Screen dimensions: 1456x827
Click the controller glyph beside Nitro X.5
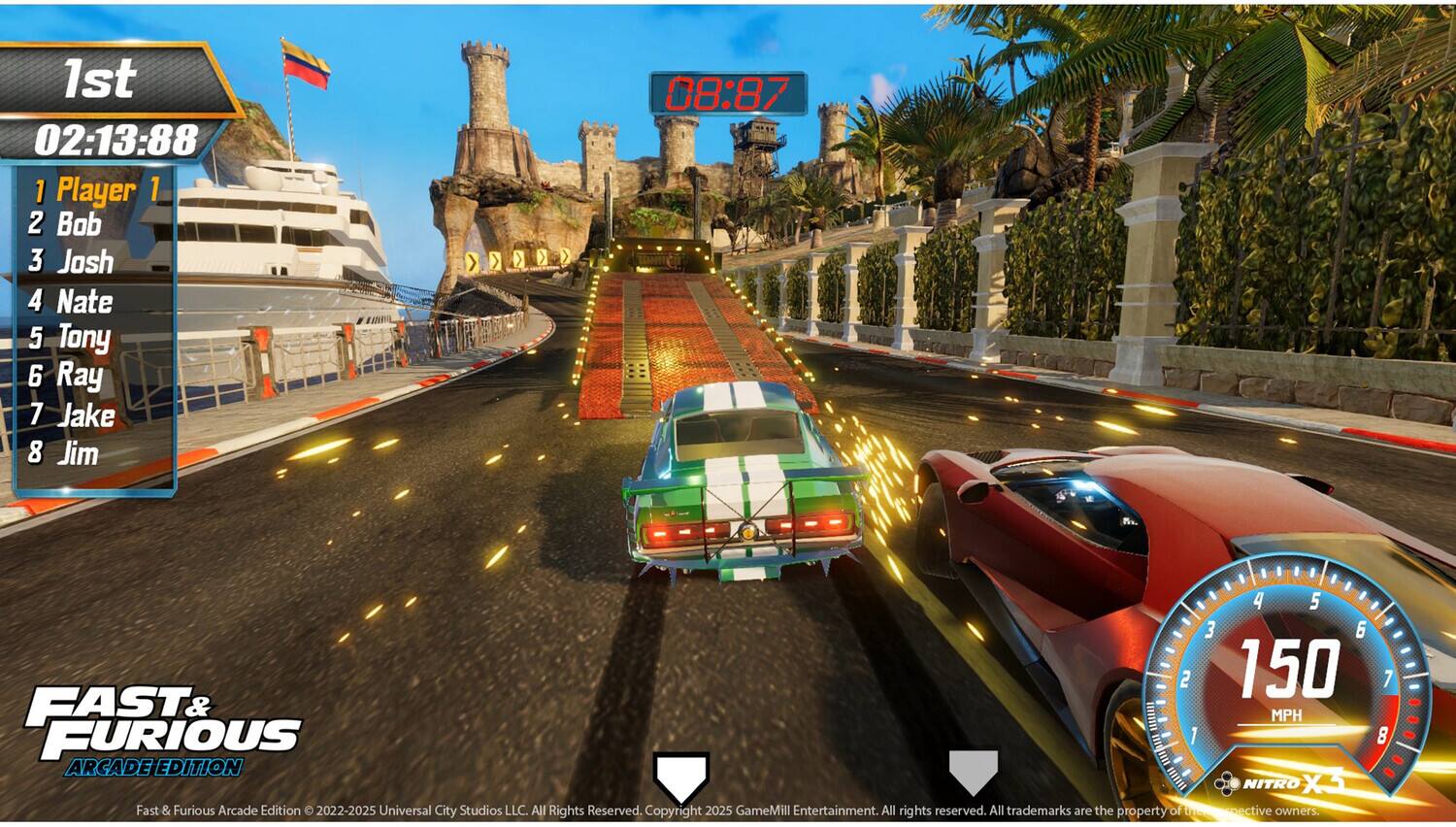tap(1226, 782)
